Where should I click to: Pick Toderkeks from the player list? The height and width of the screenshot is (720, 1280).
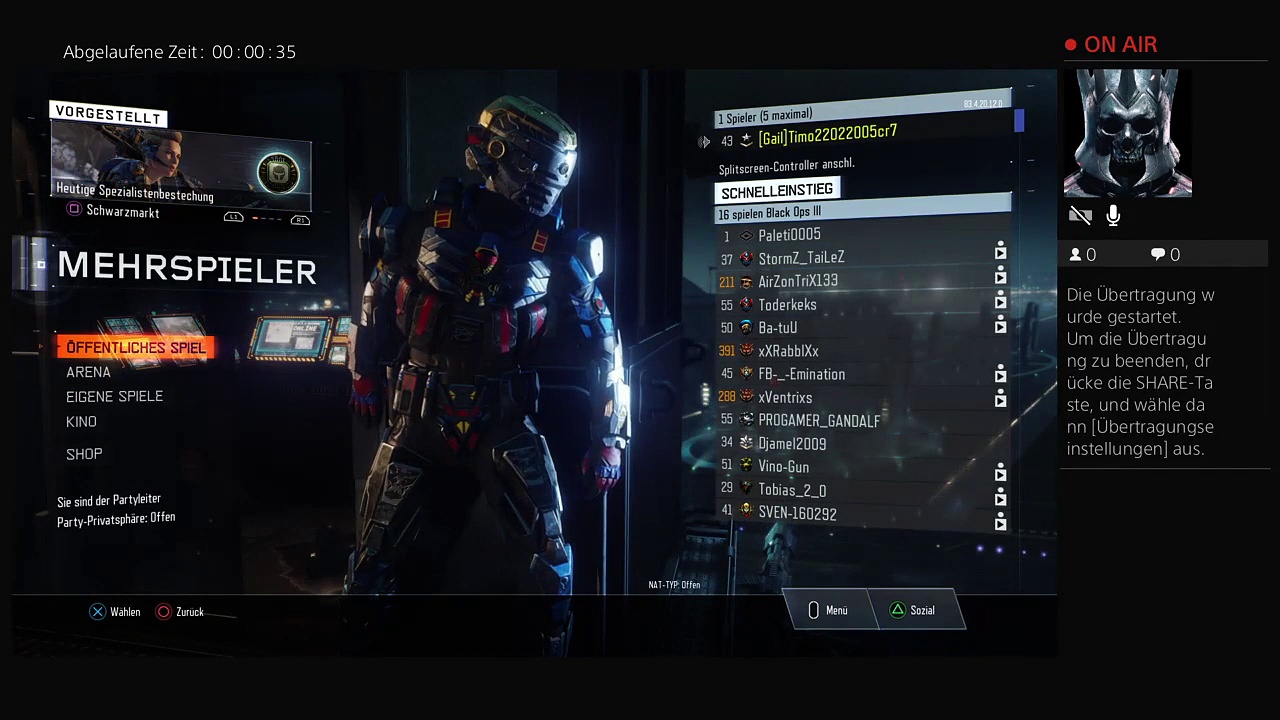[787, 305]
